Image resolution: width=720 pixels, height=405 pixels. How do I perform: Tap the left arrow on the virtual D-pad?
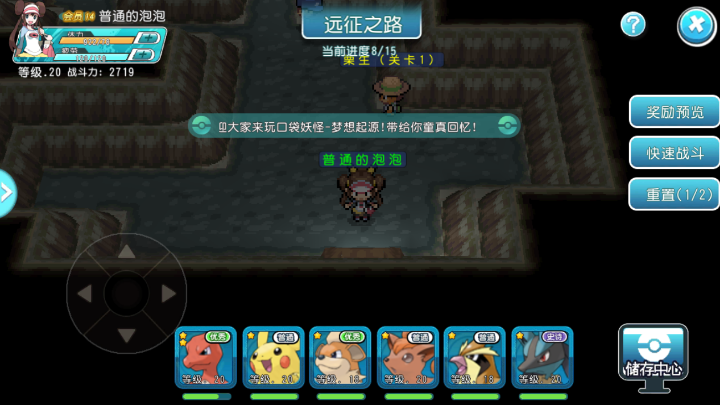84,293
